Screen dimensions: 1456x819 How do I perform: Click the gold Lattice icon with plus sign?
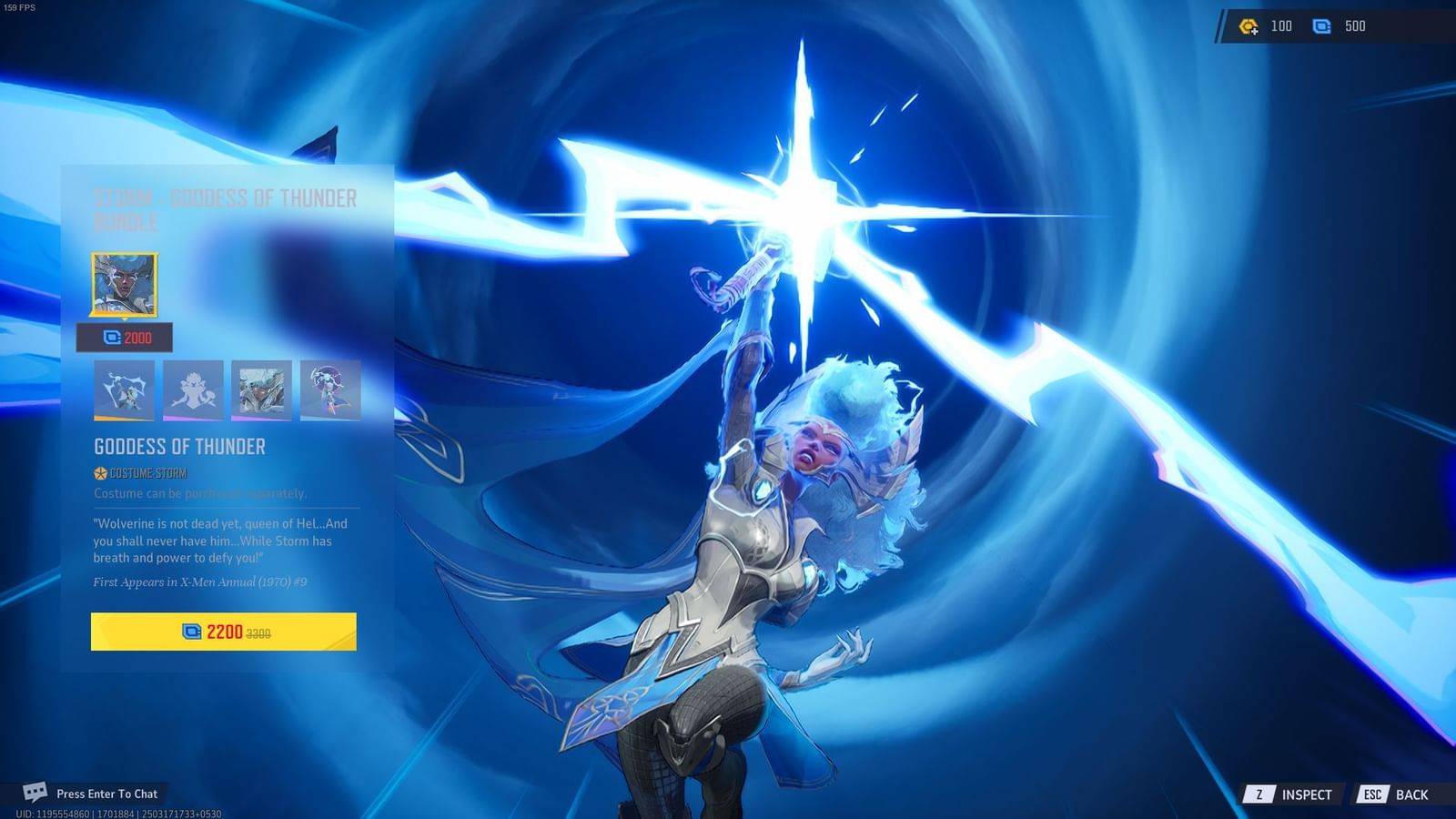tap(1247, 25)
